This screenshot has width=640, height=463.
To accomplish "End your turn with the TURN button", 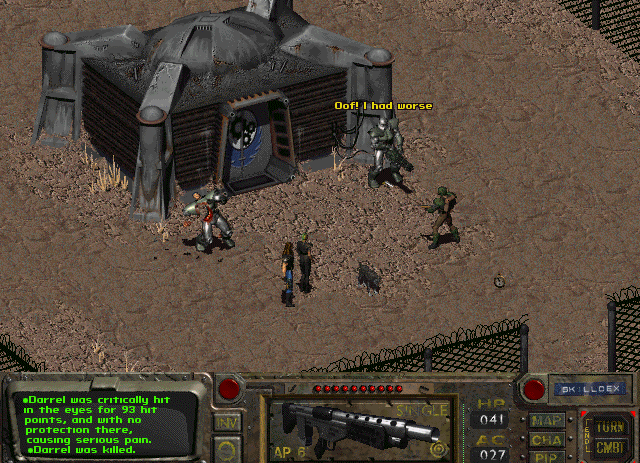I will pos(610,425).
